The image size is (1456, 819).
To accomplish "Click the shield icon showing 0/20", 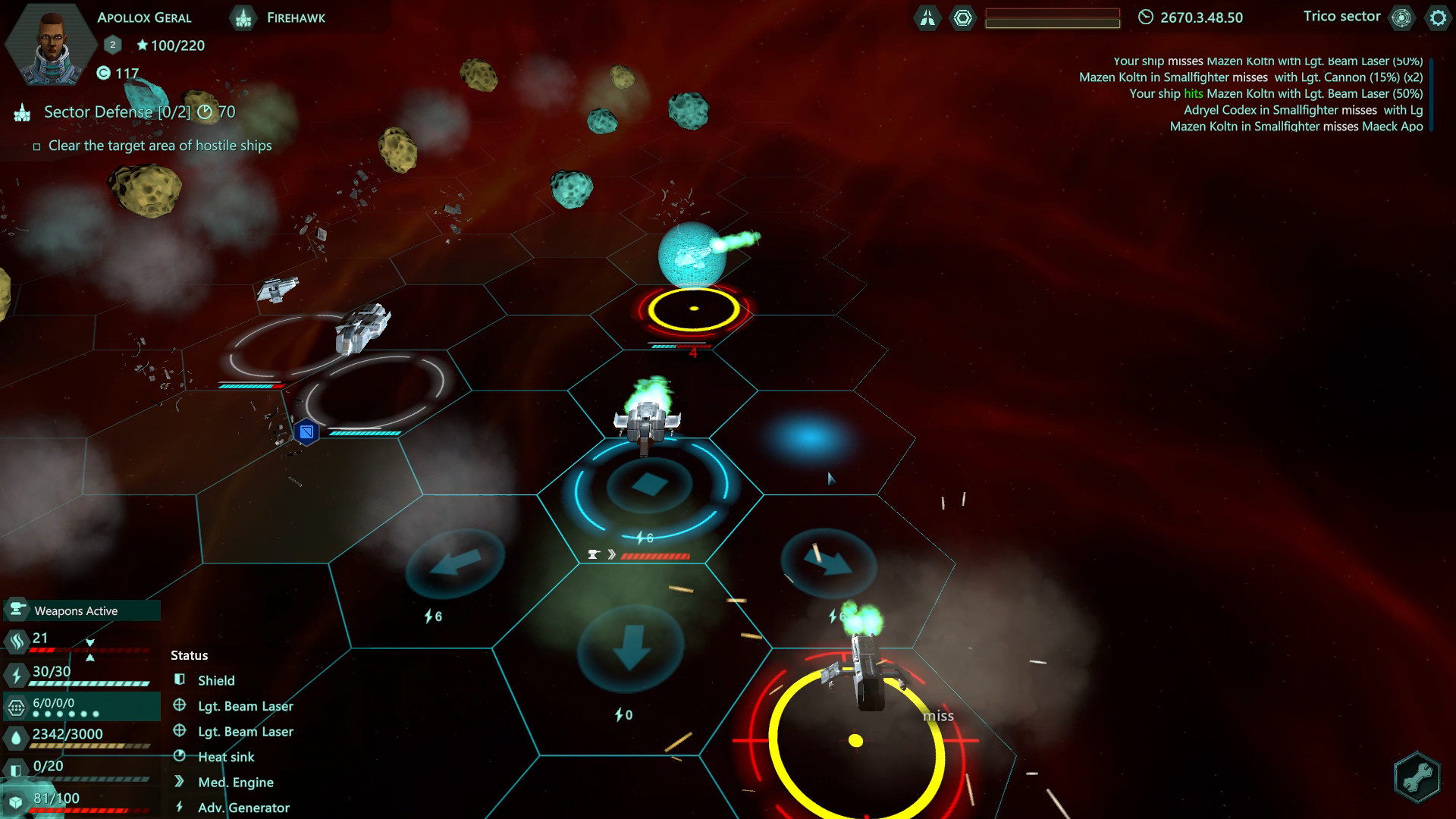I will pyautogui.click(x=15, y=766).
